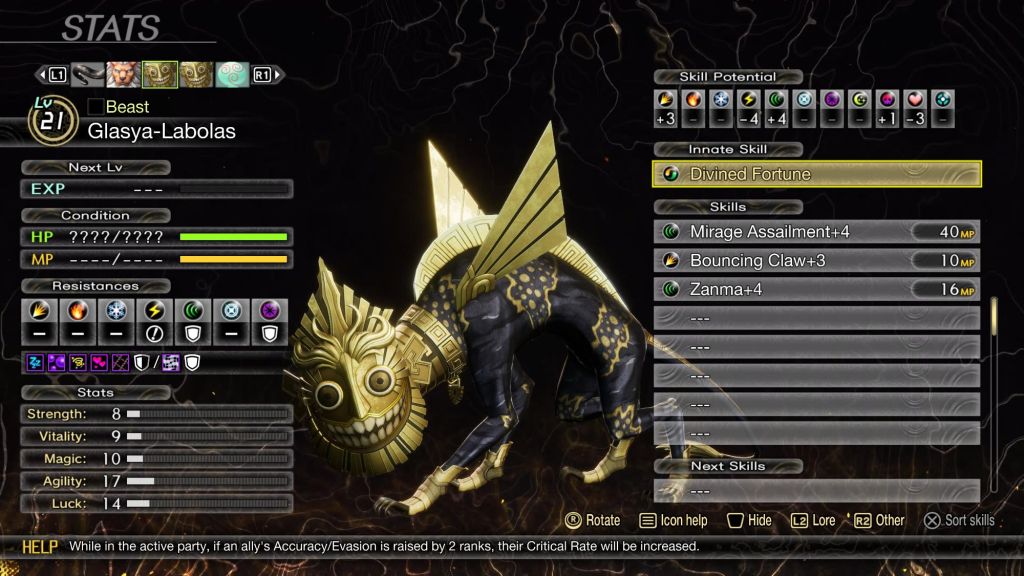The image size is (1024, 576).
Task: Click the left arrow to previous demon
Action: pyautogui.click(x=43, y=75)
